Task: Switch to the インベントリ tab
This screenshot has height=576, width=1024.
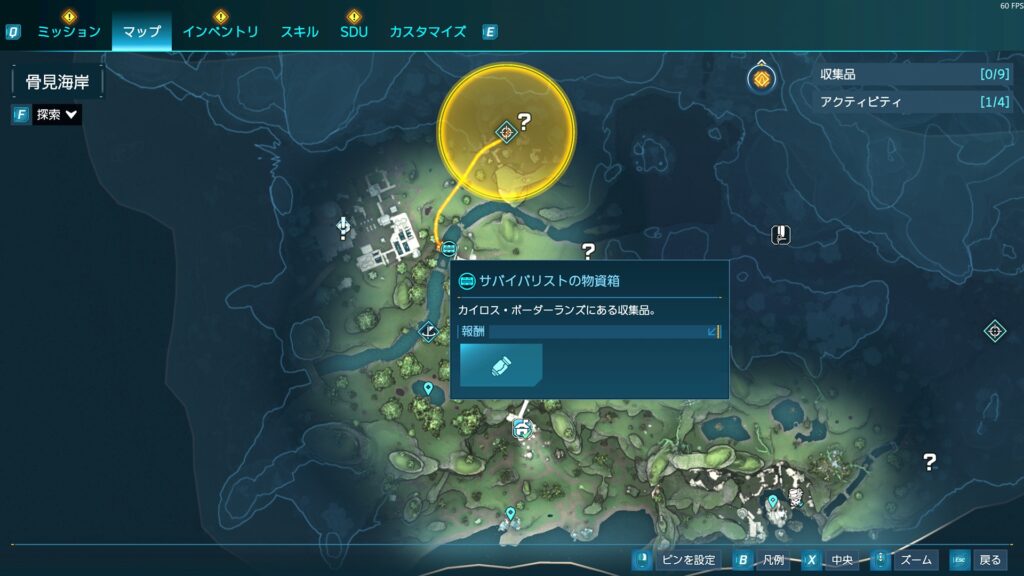Action: pos(220,32)
